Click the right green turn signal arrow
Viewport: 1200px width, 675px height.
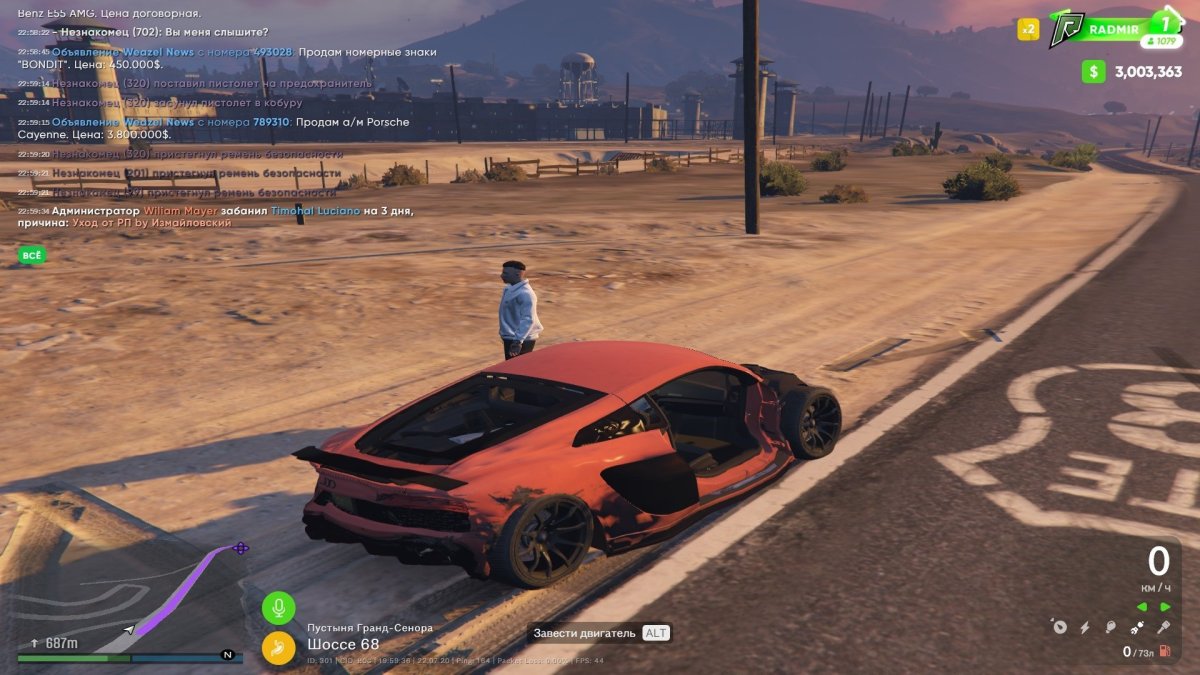[x=1165, y=607]
